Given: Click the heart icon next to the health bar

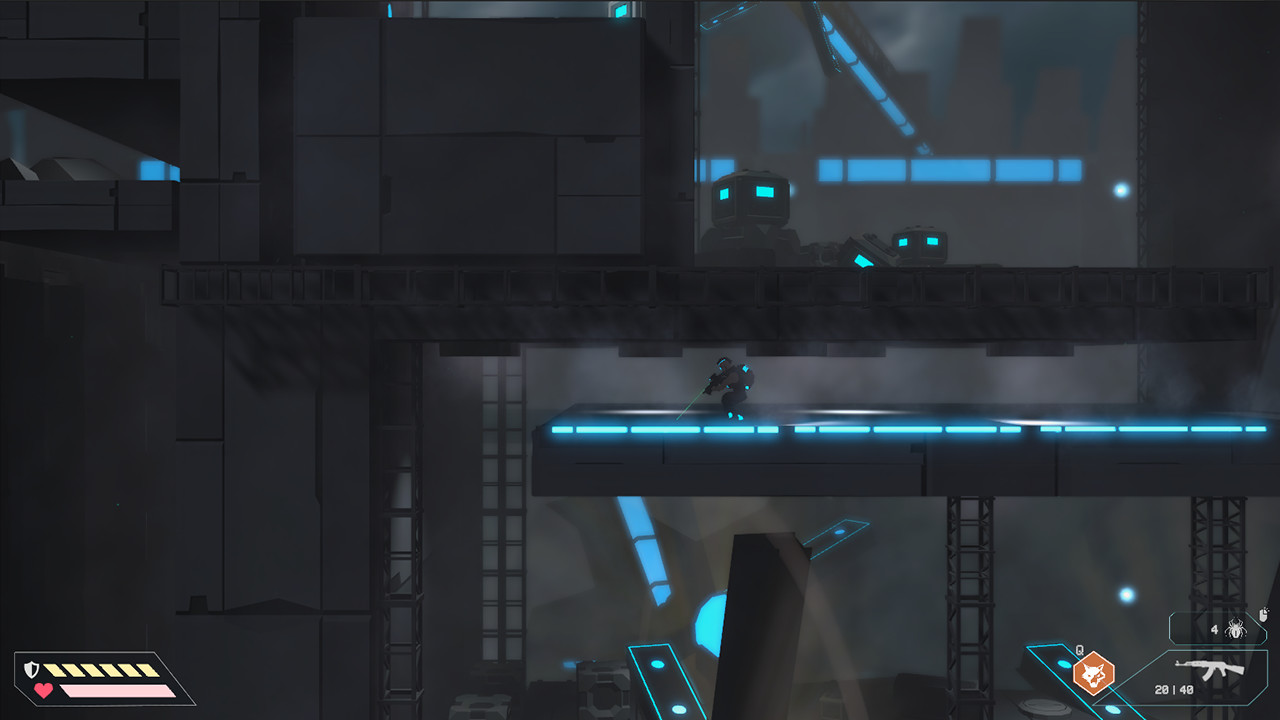Looking at the screenshot, I should click(x=42, y=689).
